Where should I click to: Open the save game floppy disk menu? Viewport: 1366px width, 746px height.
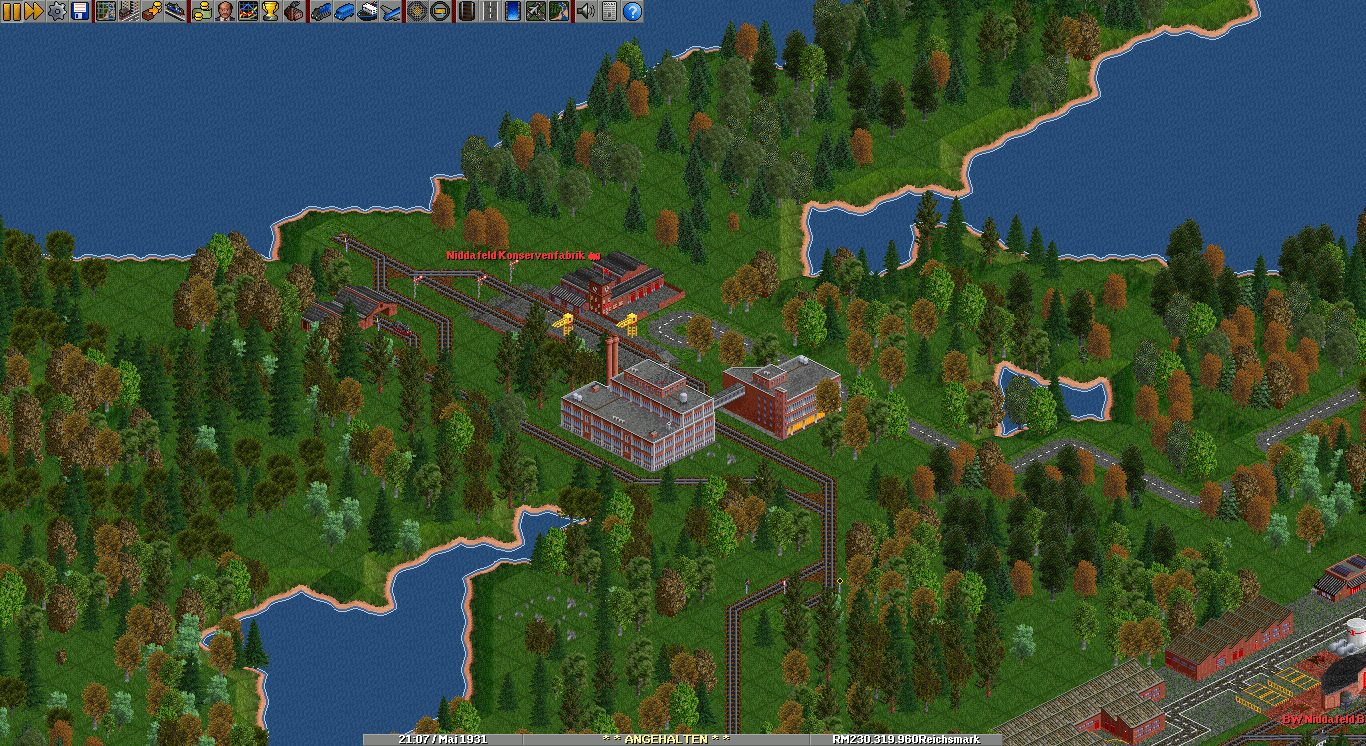pyautogui.click(x=79, y=11)
